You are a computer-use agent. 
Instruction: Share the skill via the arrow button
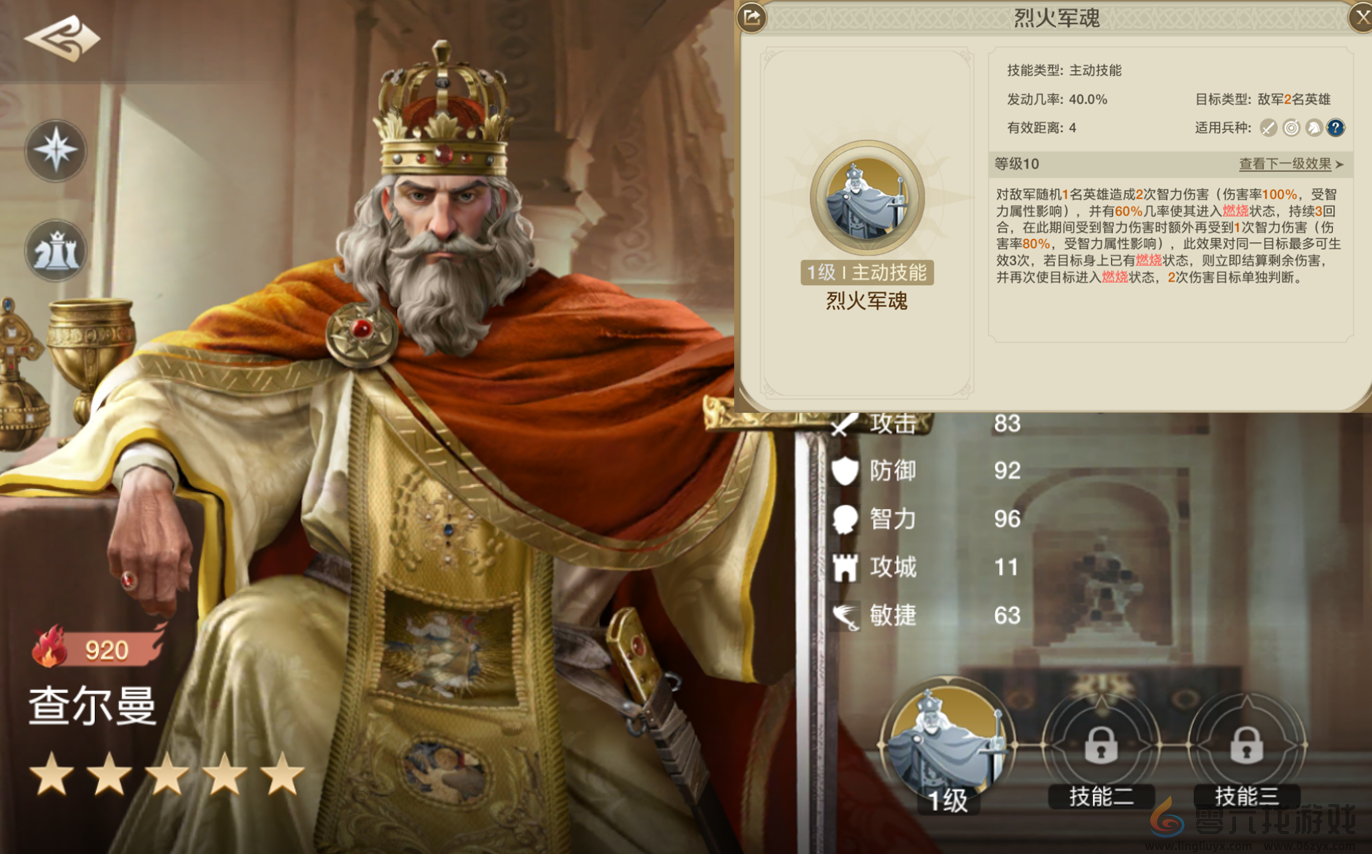point(752,15)
